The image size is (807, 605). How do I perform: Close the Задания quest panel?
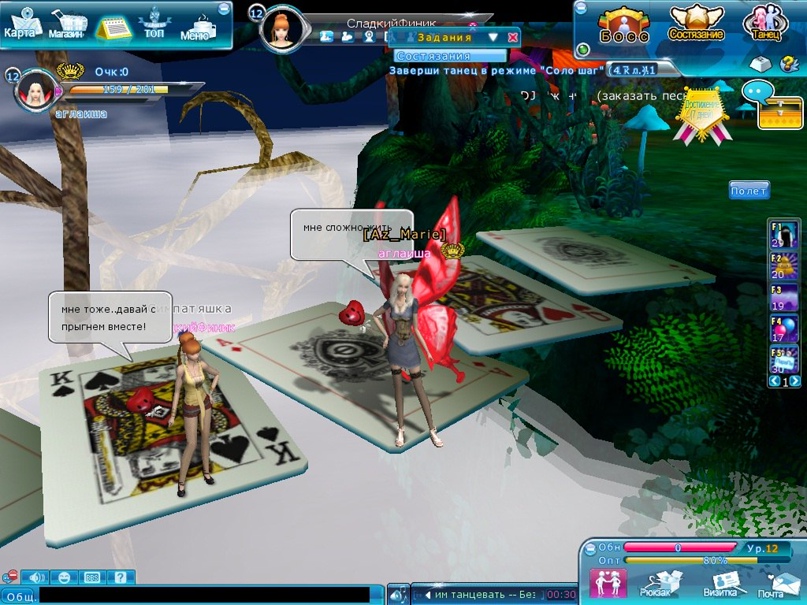click(513, 37)
